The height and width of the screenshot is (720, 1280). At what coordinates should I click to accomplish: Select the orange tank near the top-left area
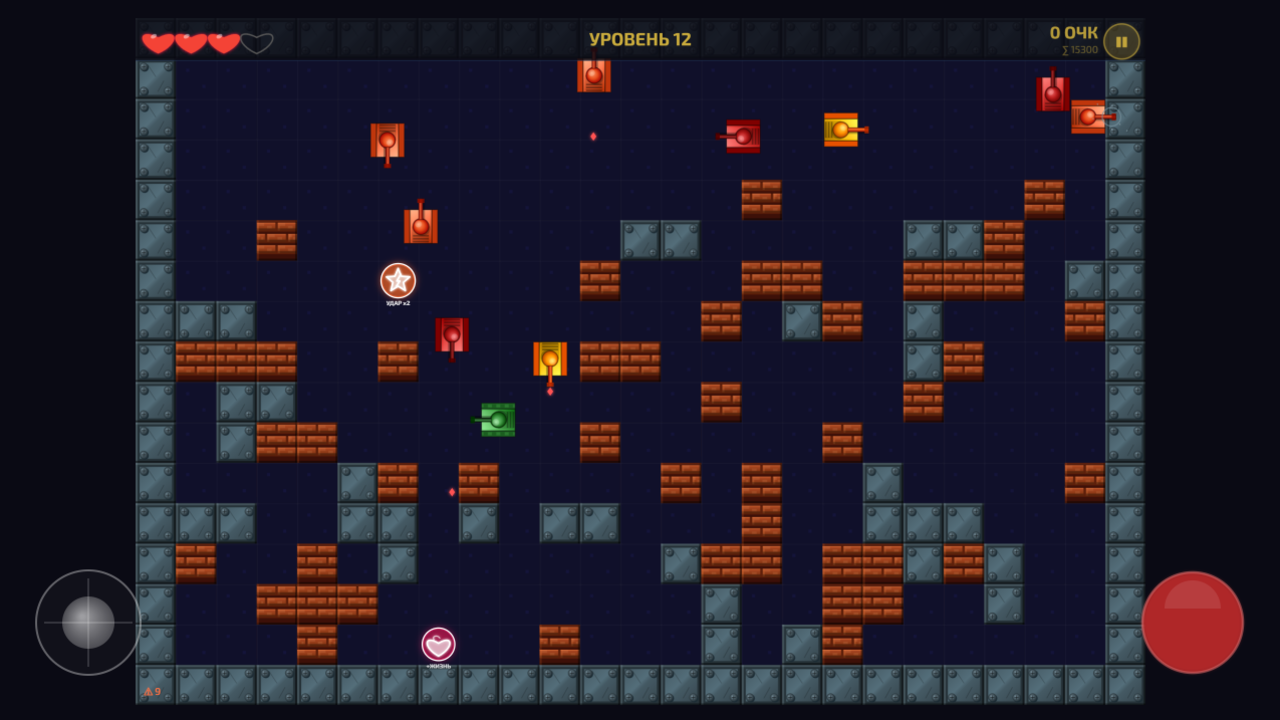(386, 141)
